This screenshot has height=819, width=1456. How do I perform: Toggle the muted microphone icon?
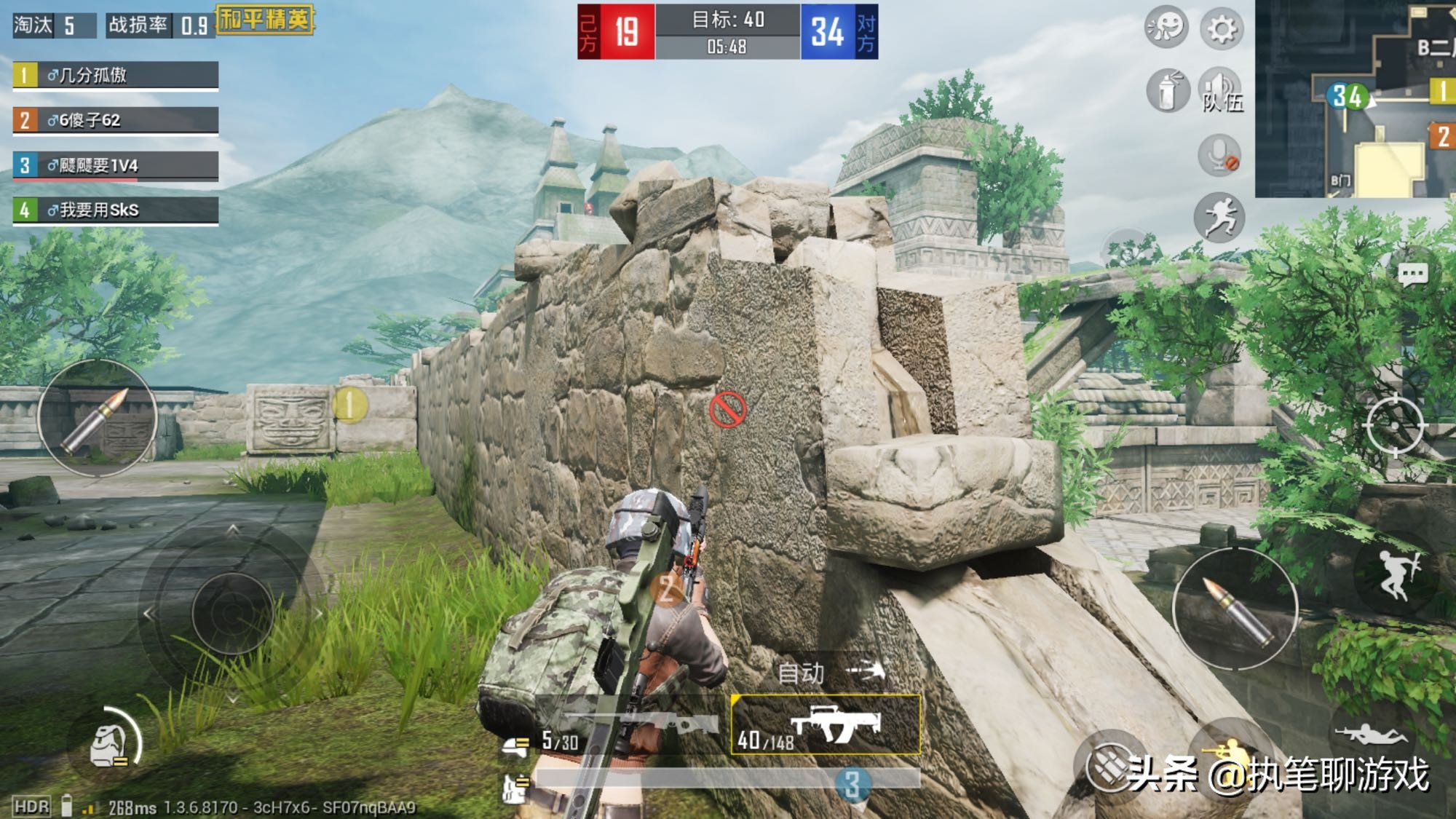pos(1219,155)
